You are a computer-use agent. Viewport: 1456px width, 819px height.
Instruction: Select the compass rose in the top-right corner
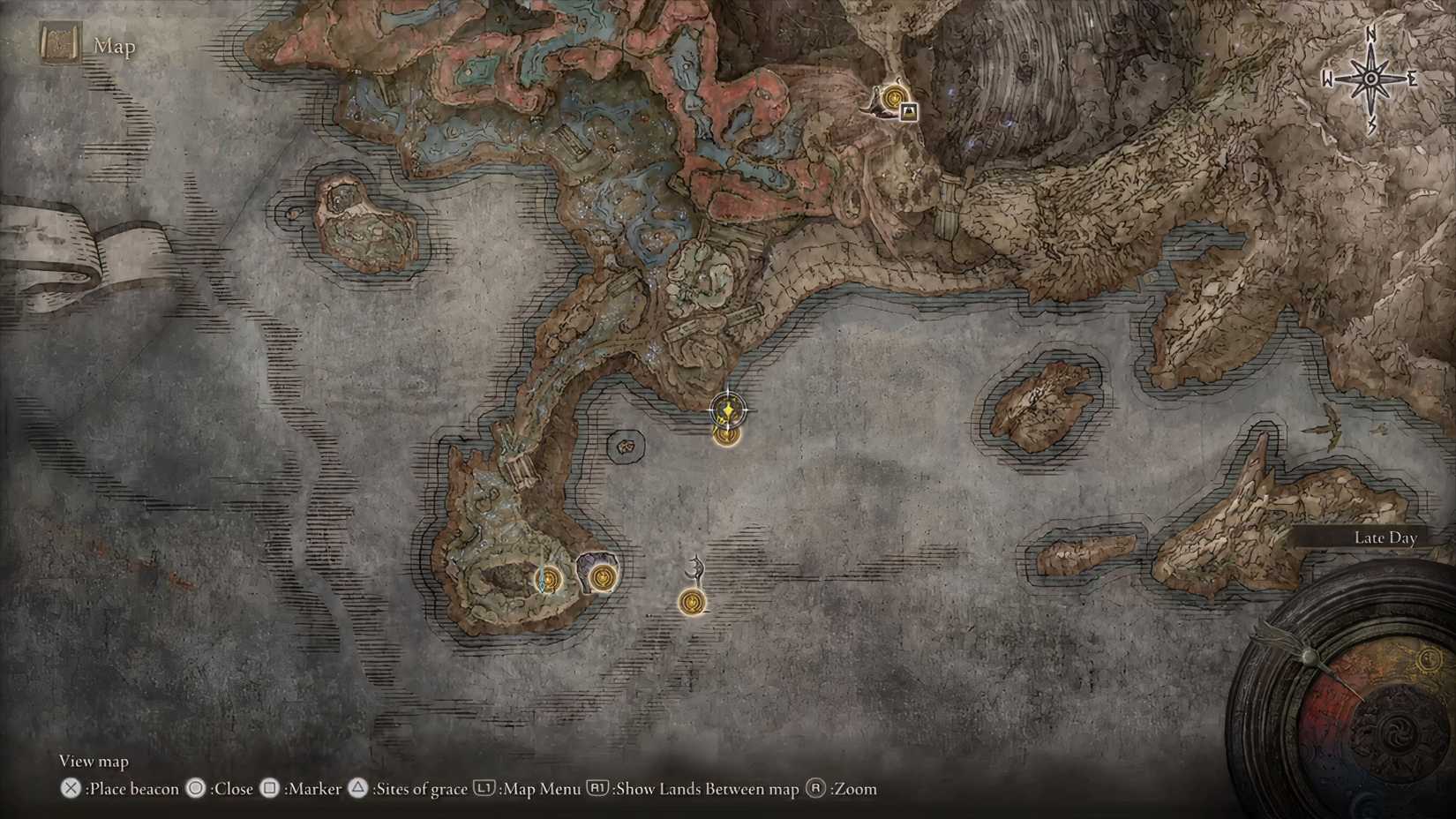click(x=1371, y=78)
